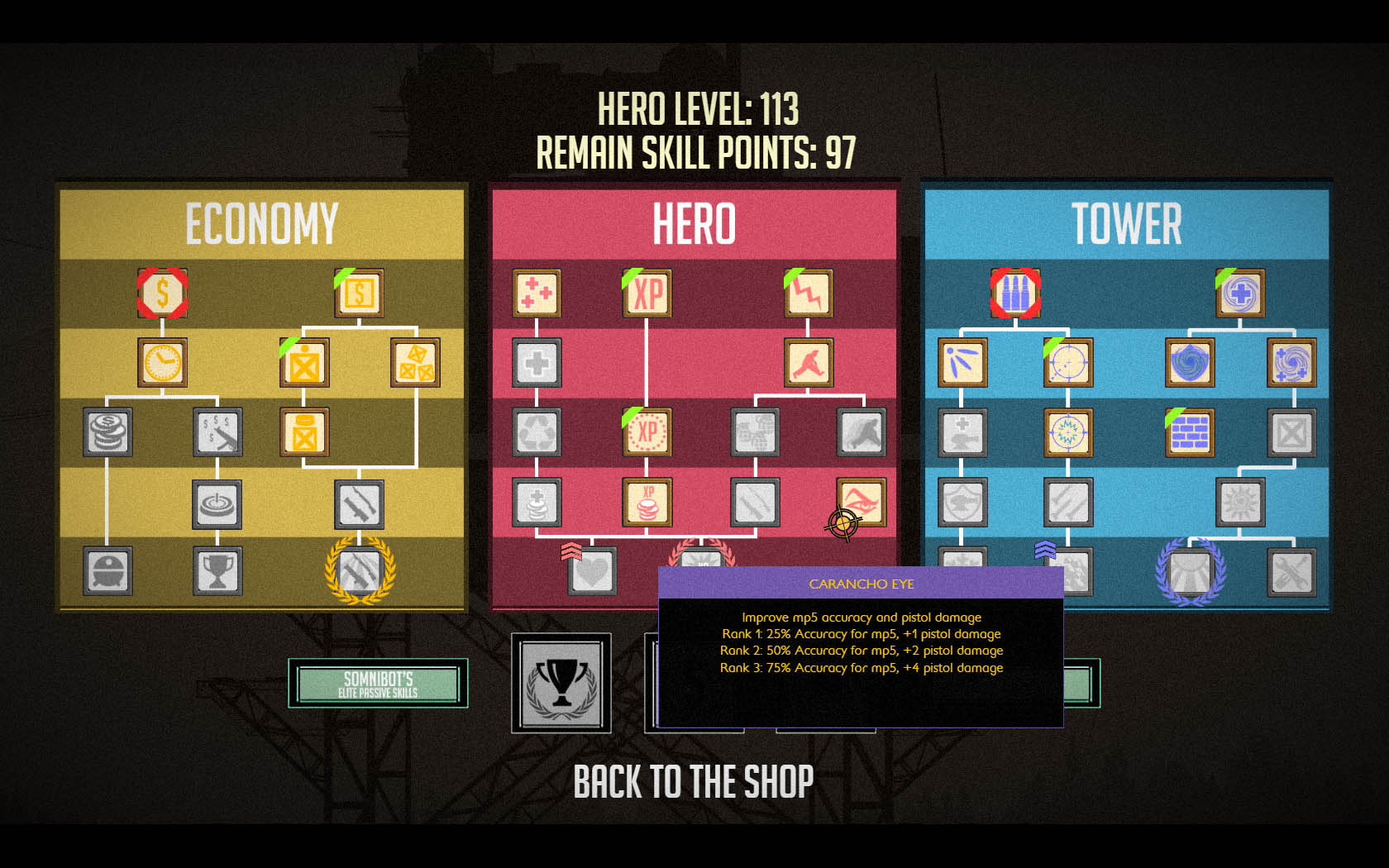Select the XP skill atop the Hero tree
Image resolution: width=1389 pixels, height=868 pixels.
(x=647, y=293)
